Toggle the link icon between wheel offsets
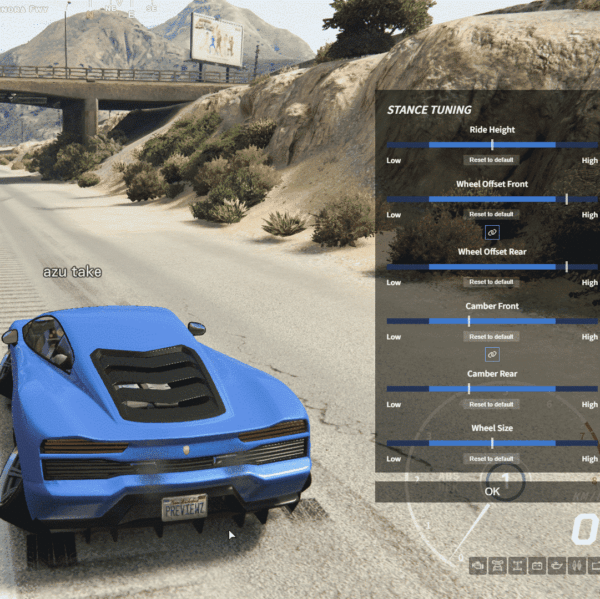Screen dimensions: 600x599 pyautogui.click(x=492, y=232)
